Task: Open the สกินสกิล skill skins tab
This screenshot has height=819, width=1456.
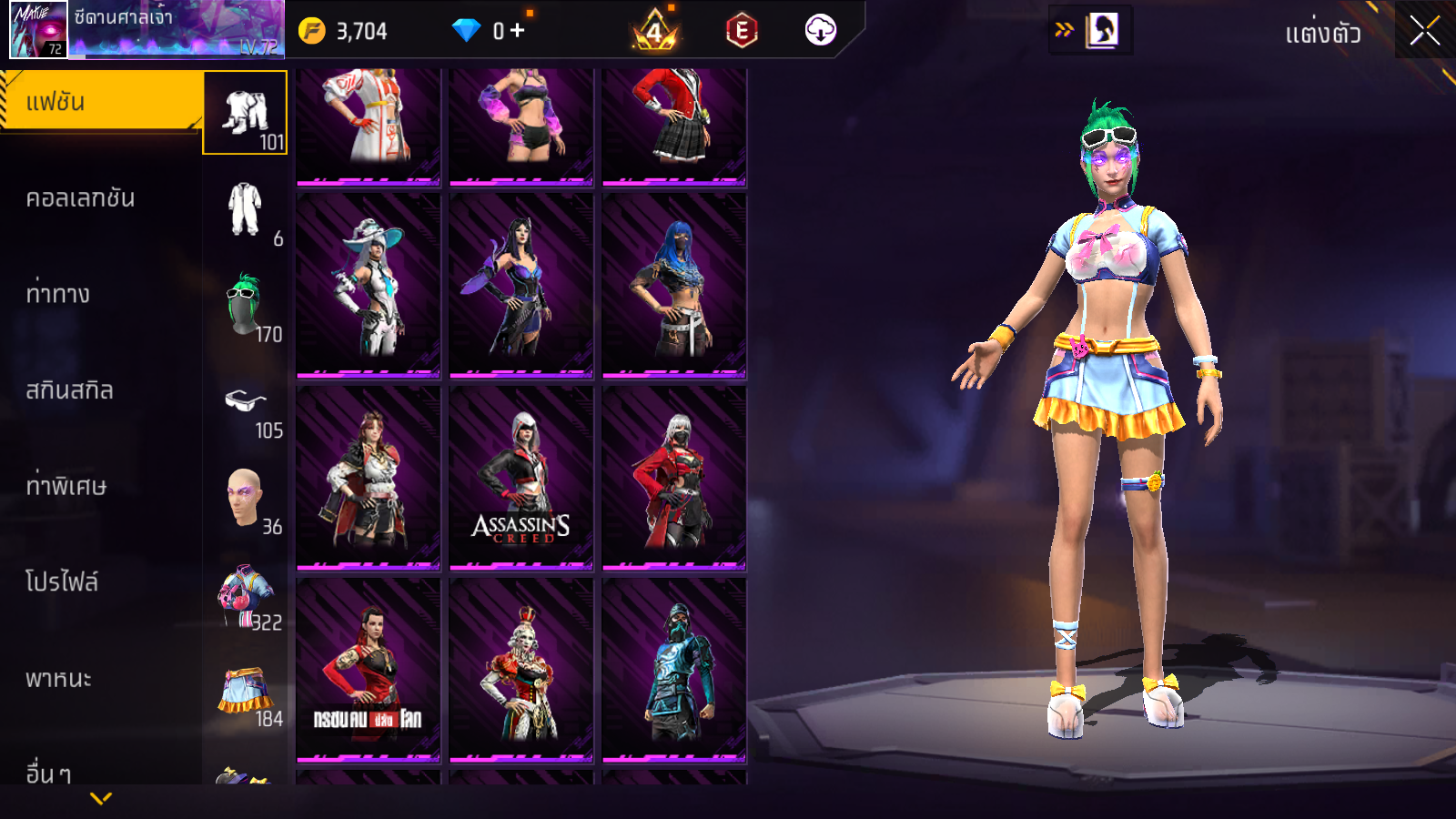Action: point(69,390)
